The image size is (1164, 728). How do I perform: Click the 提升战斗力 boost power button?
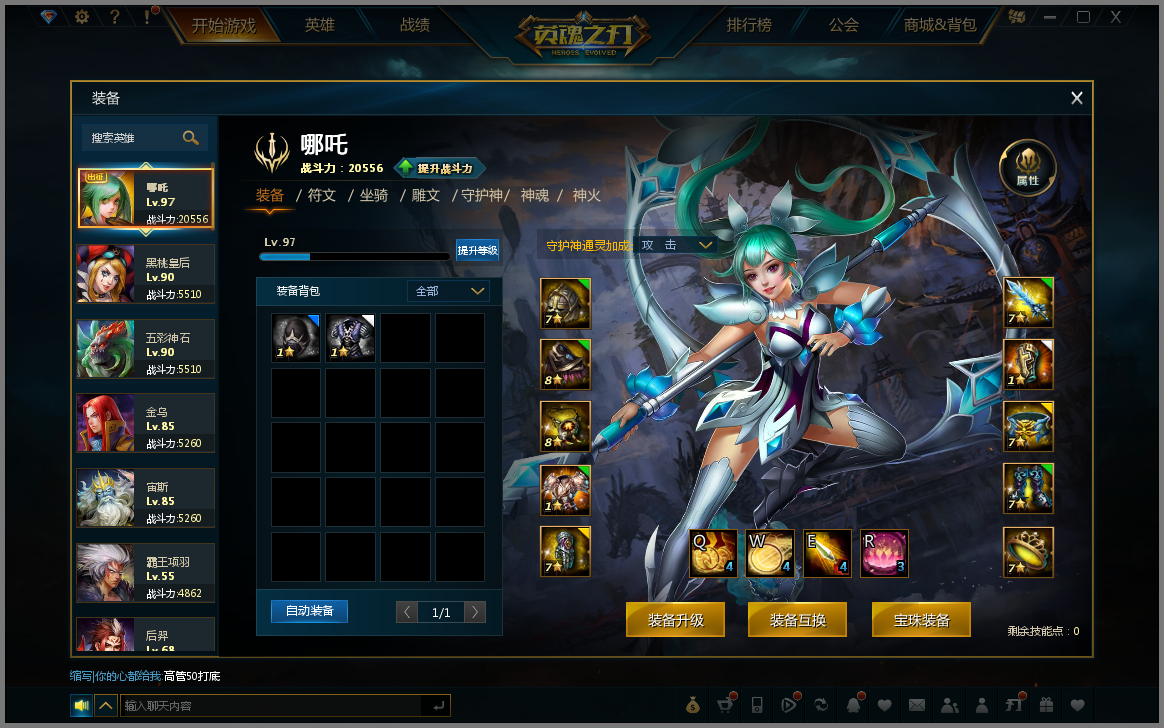click(440, 168)
